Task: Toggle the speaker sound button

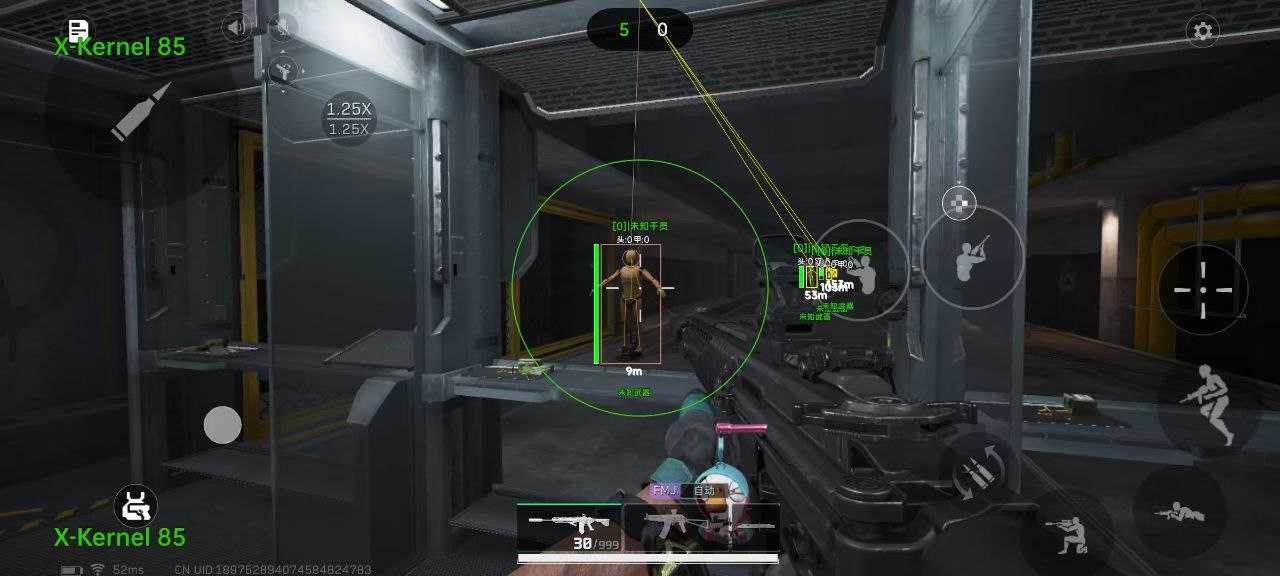Action: [237, 27]
